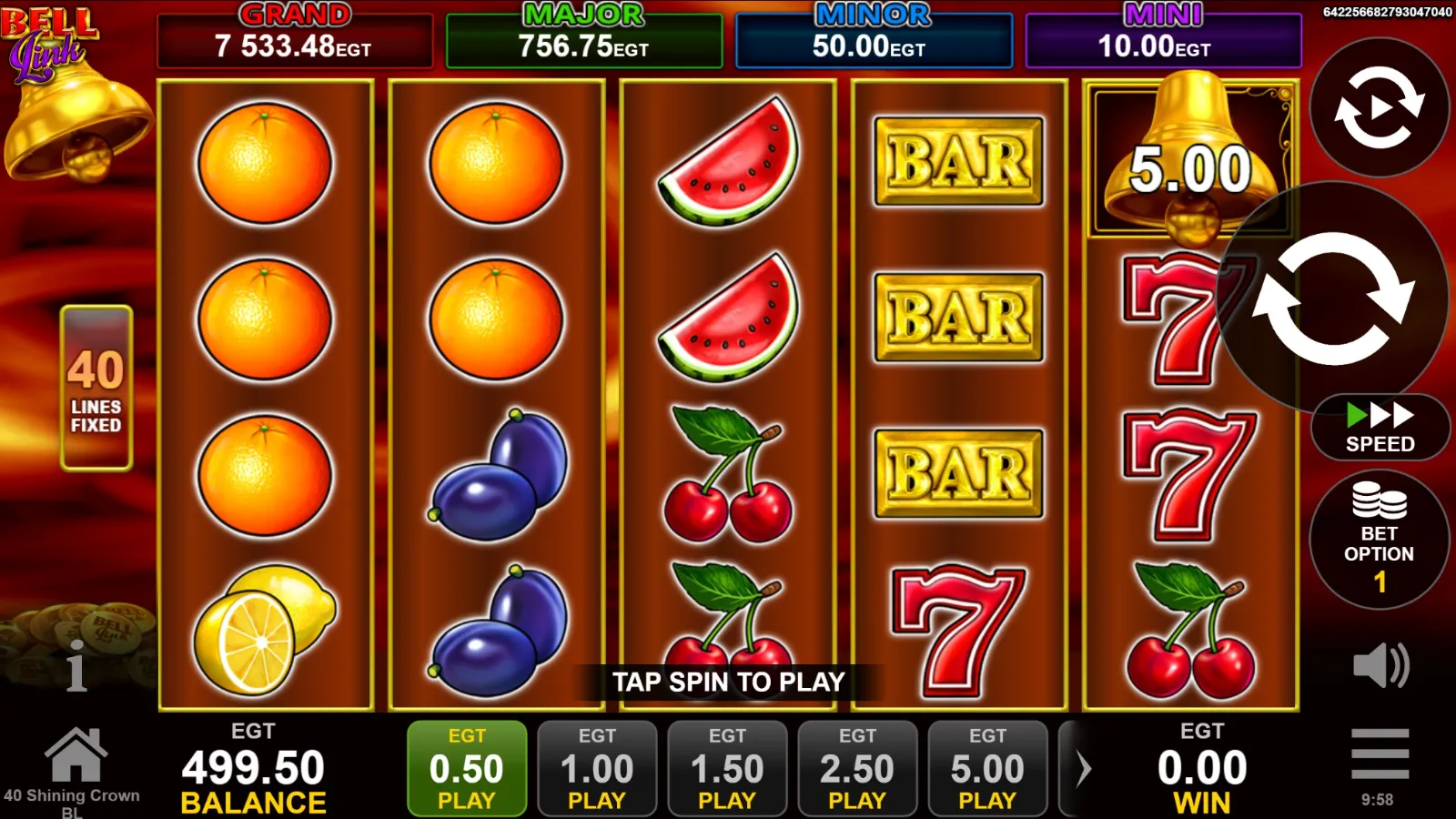Viewport: 1456px width, 819px height.
Task: Open the hamburger menu
Action: point(1380,753)
